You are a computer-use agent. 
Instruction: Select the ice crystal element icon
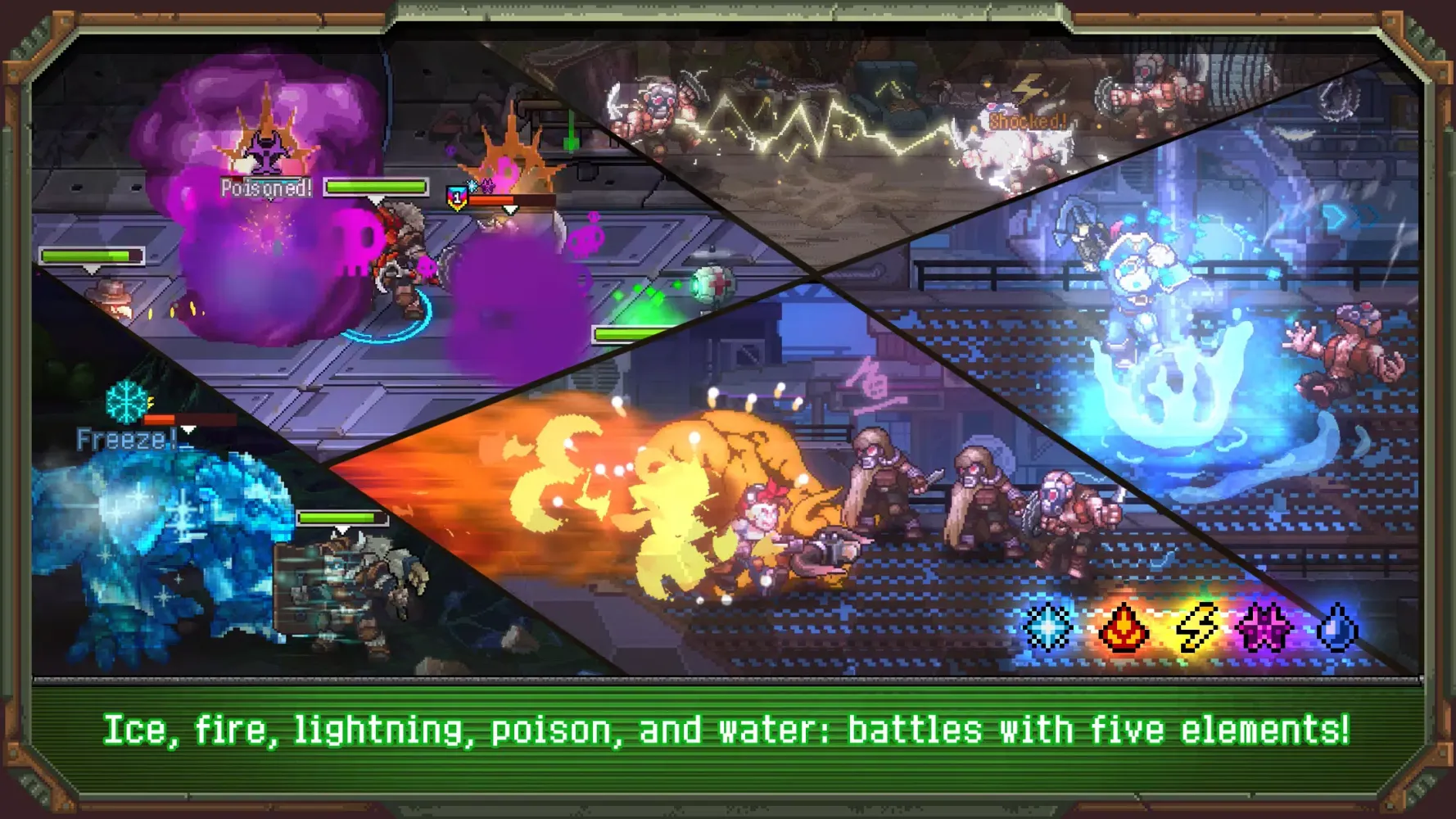[x=1047, y=627]
